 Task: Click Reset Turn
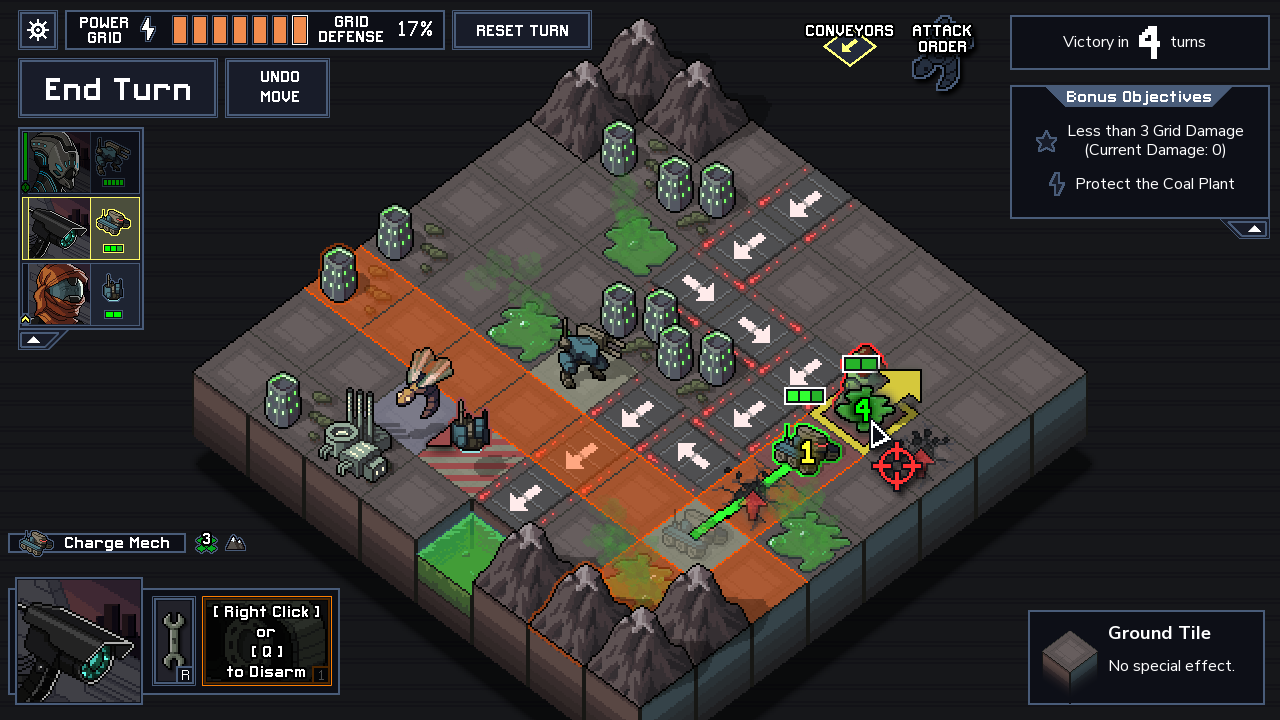[521, 30]
